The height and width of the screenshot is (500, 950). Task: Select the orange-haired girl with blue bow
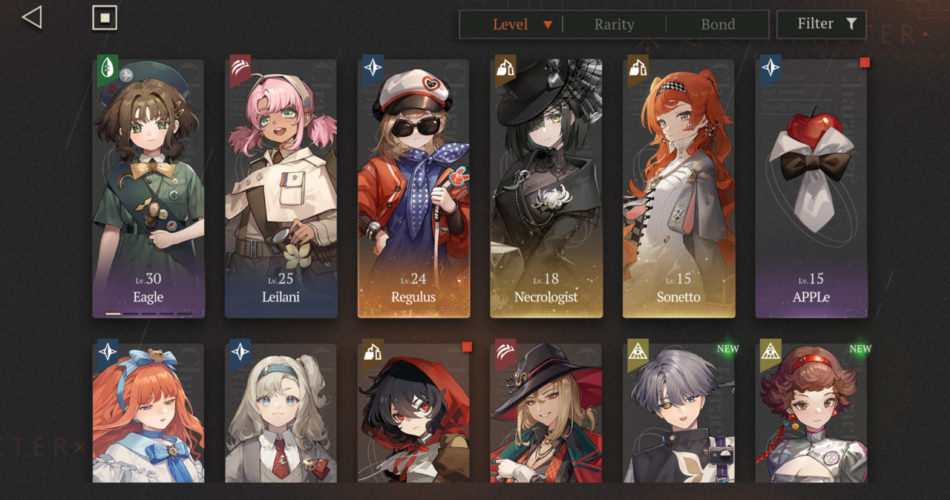tap(148, 413)
